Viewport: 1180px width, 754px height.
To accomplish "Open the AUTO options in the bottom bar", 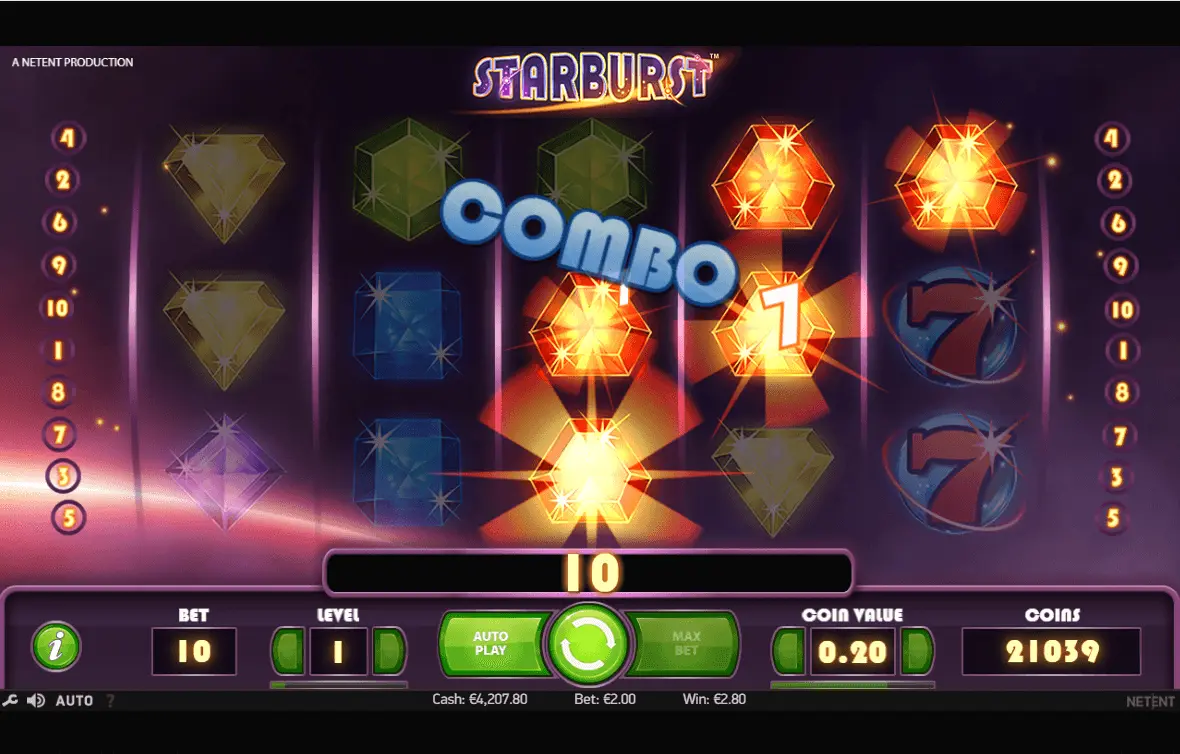I will [74, 701].
